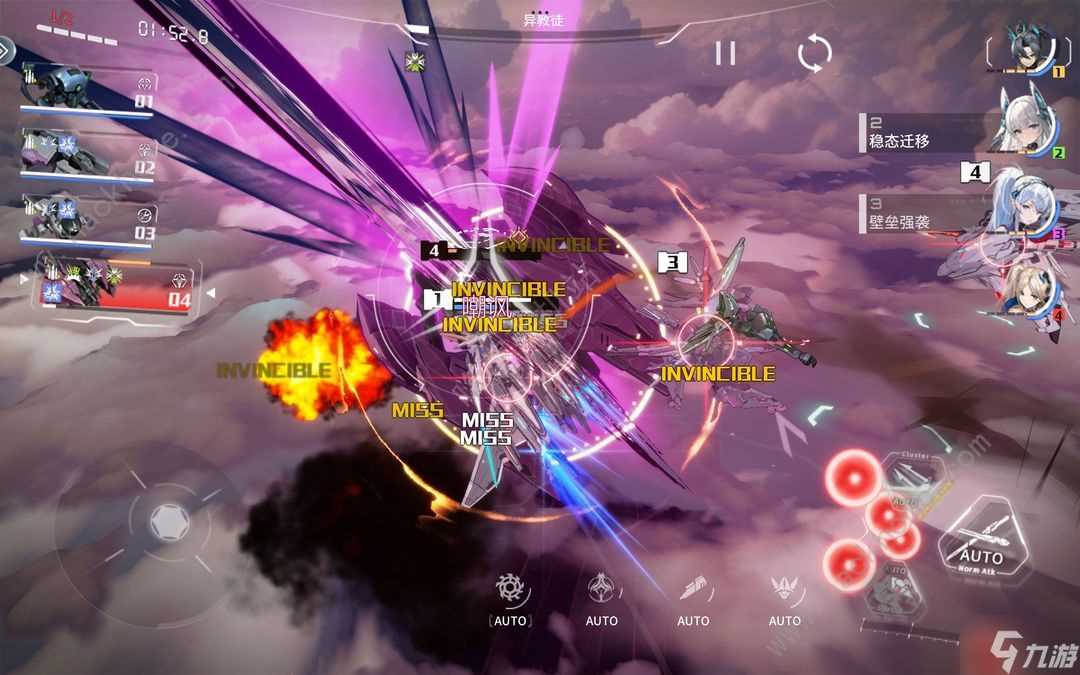1080x675 pixels.
Task: Expand the side panel with the arrow tab
Action: tap(6, 50)
